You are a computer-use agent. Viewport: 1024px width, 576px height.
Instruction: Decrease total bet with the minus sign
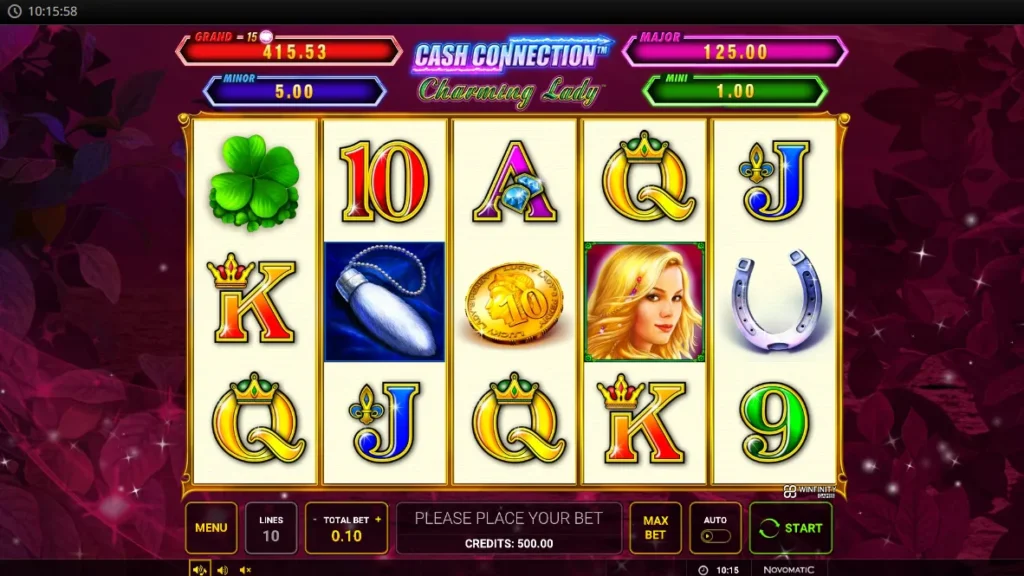(315, 520)
